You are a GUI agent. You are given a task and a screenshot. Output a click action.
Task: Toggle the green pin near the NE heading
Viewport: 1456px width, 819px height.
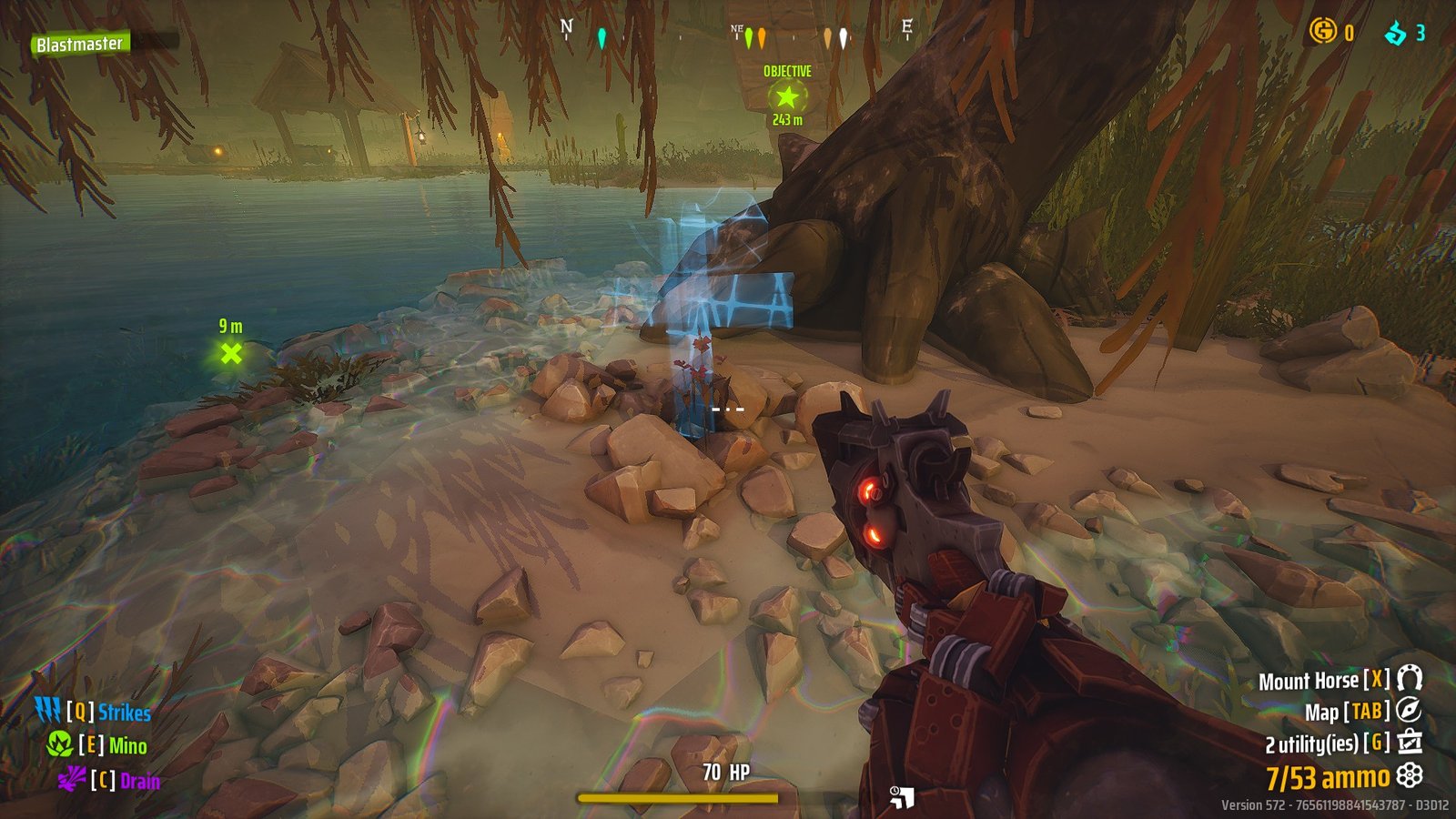pyautogui.click(x=749, y=36)
